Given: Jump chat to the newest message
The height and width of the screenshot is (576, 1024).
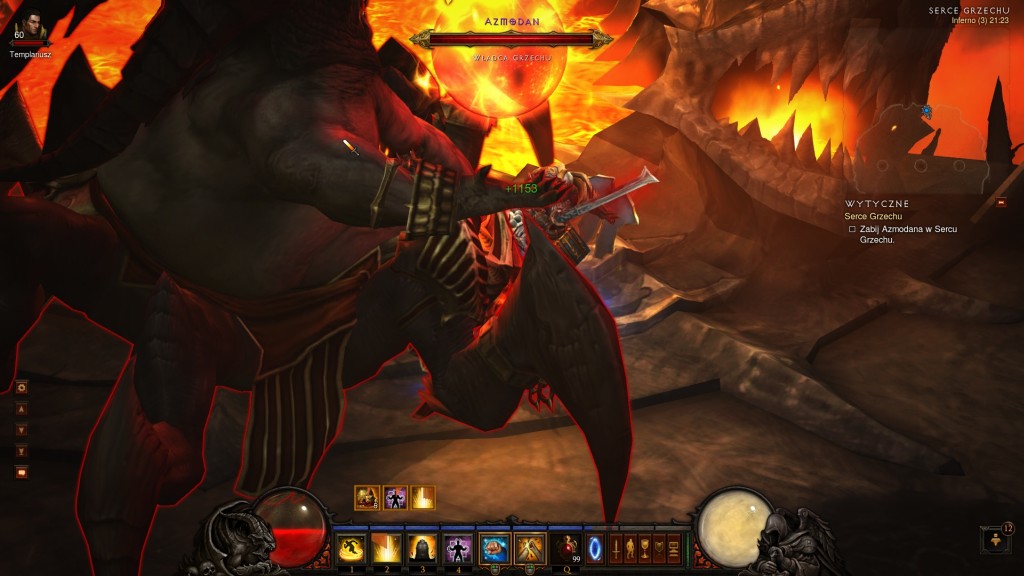Looking at the screenshot, I should click(22, 451).
